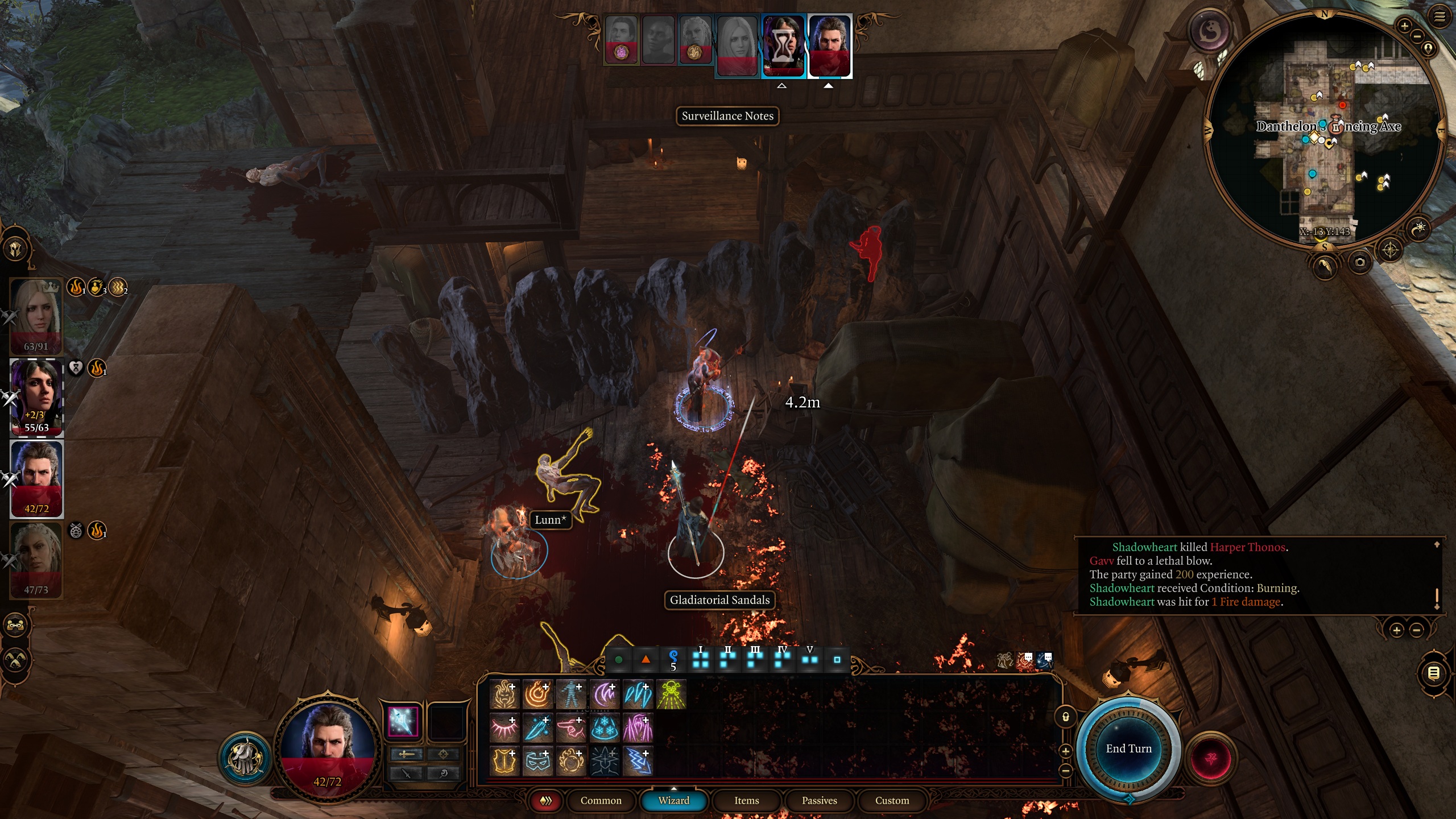This screenshot has height=819, width=1456.
Task: Use the blue lightning bolt spell
Action: [x=638, y=762]
